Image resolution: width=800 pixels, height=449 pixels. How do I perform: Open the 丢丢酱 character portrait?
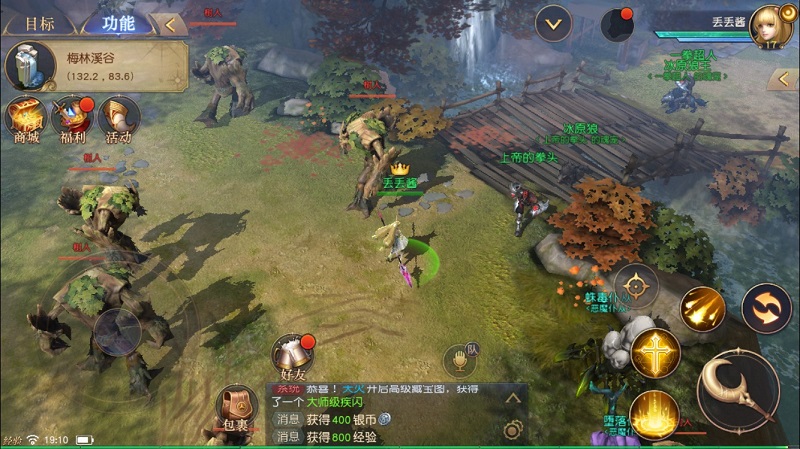770,26
